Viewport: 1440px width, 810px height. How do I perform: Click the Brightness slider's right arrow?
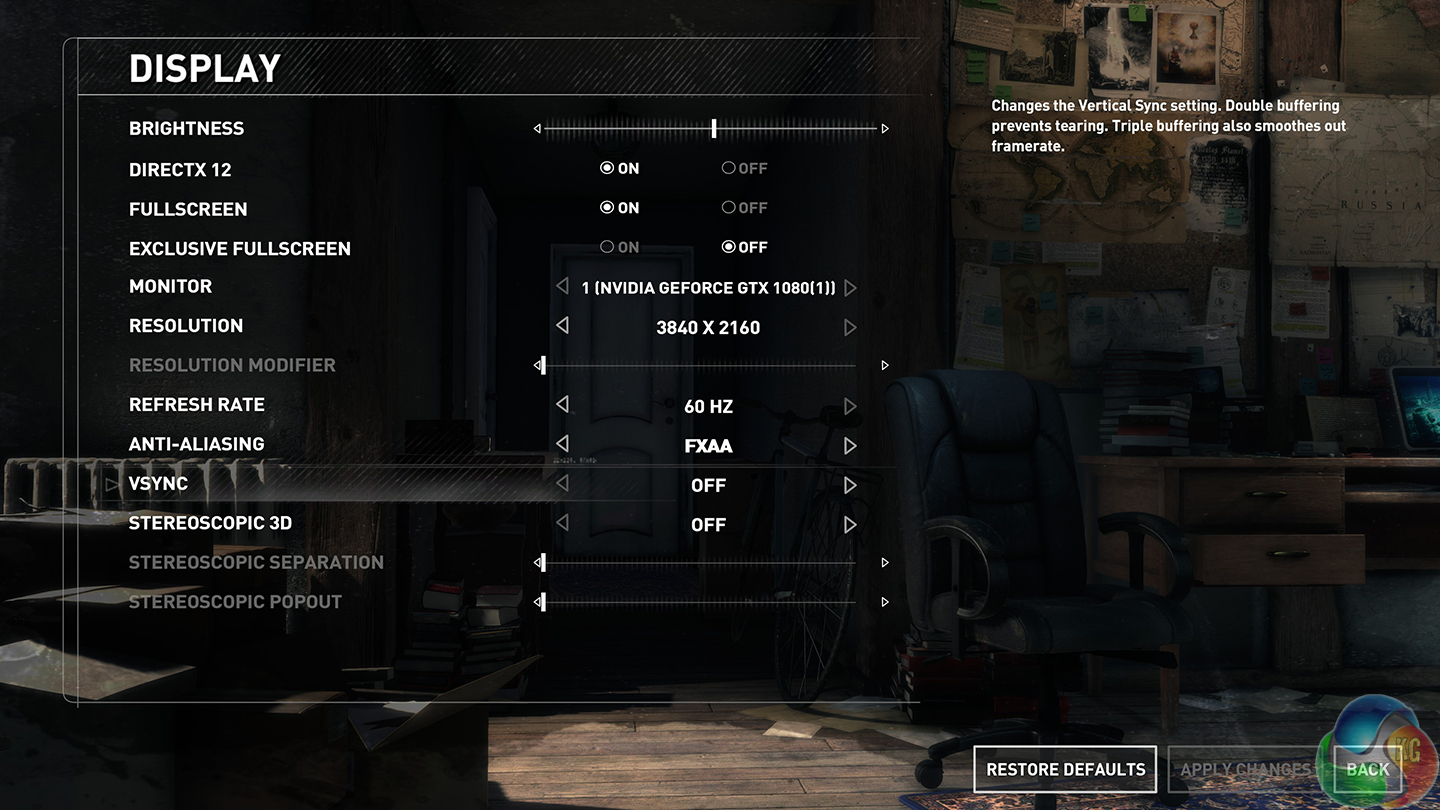point(885,128)
